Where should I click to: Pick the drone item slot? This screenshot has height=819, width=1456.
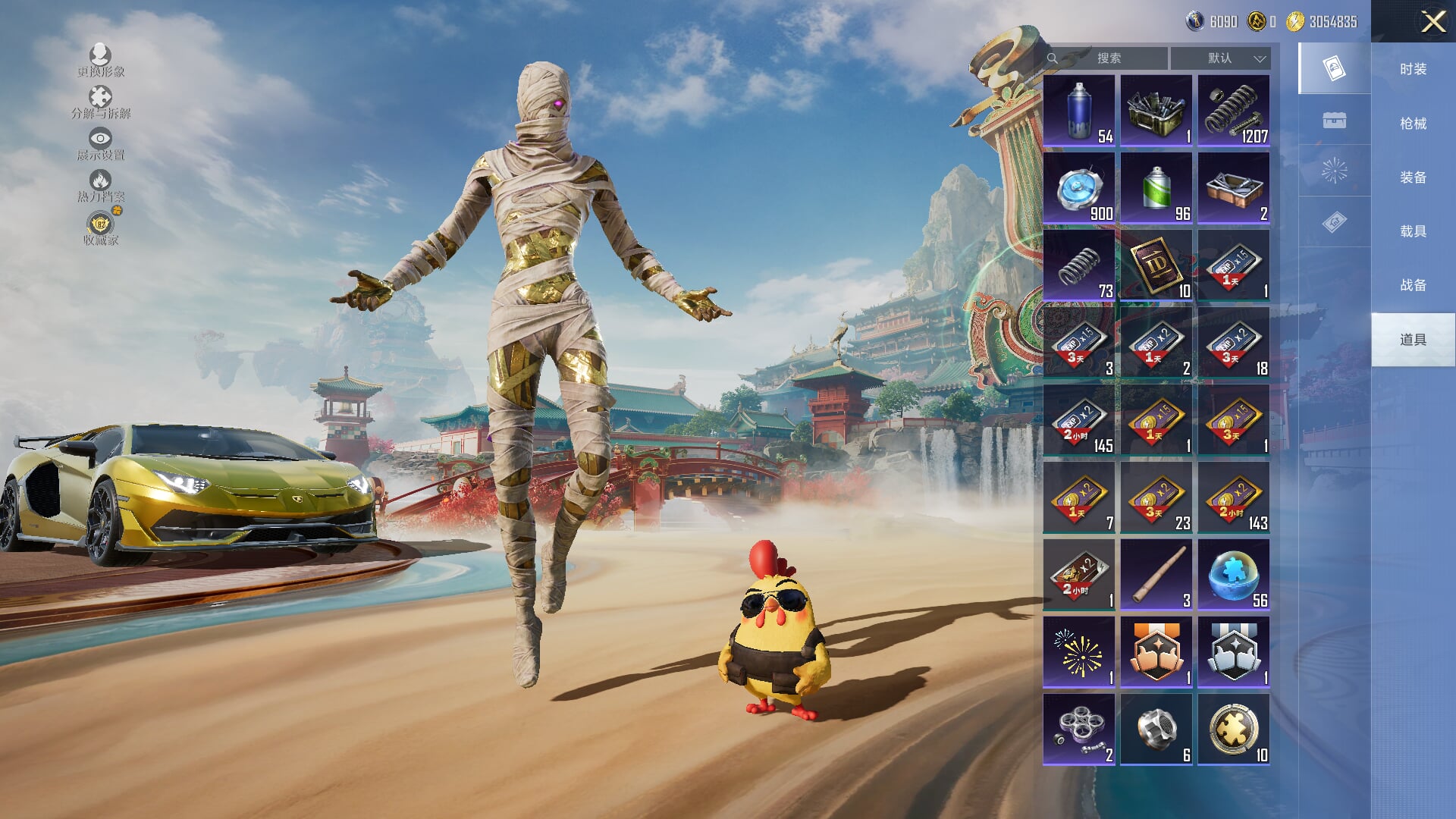click(x=1079, y=730)
